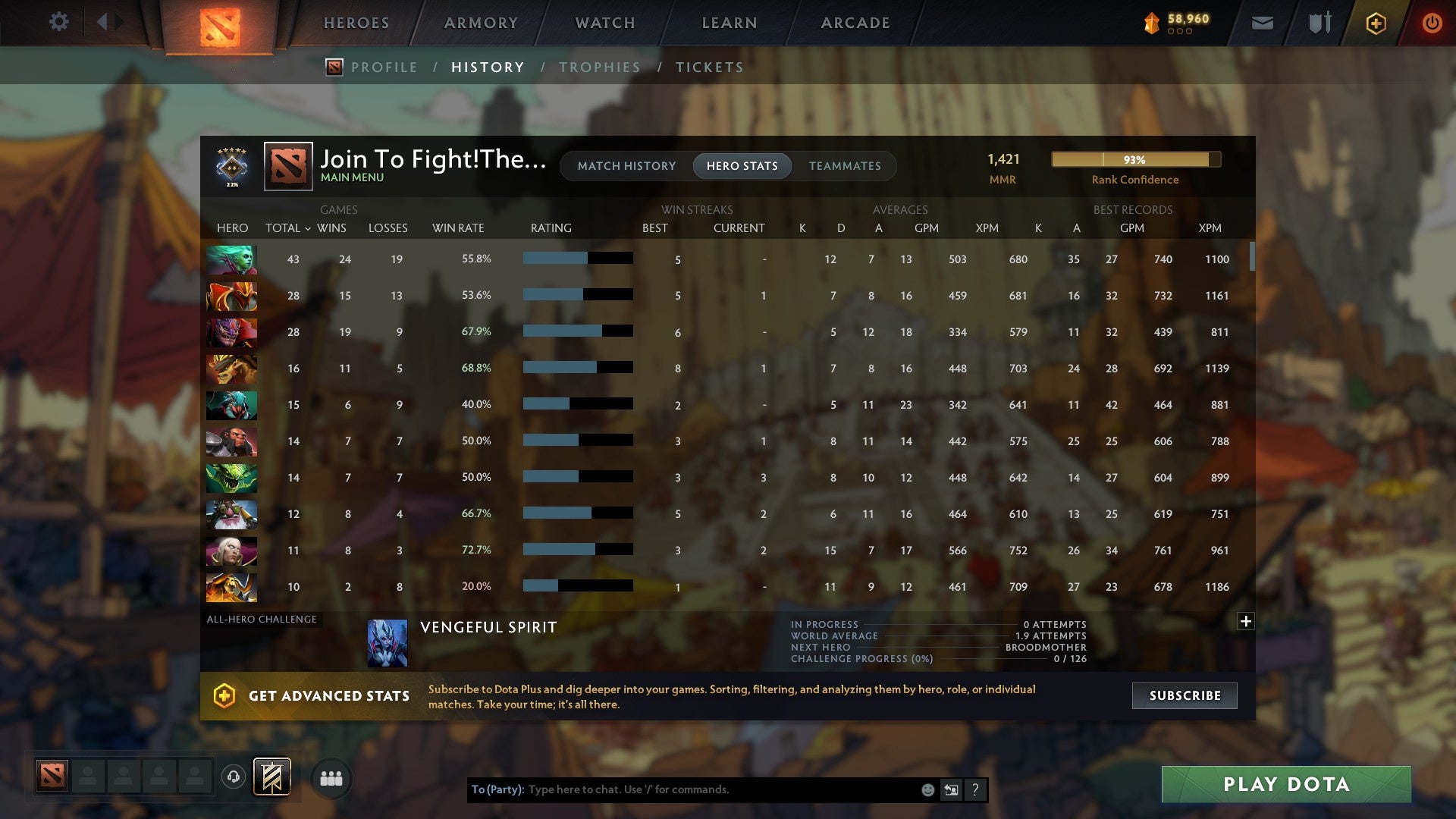Navigate to the ARCADE menu

pos(855,23)
